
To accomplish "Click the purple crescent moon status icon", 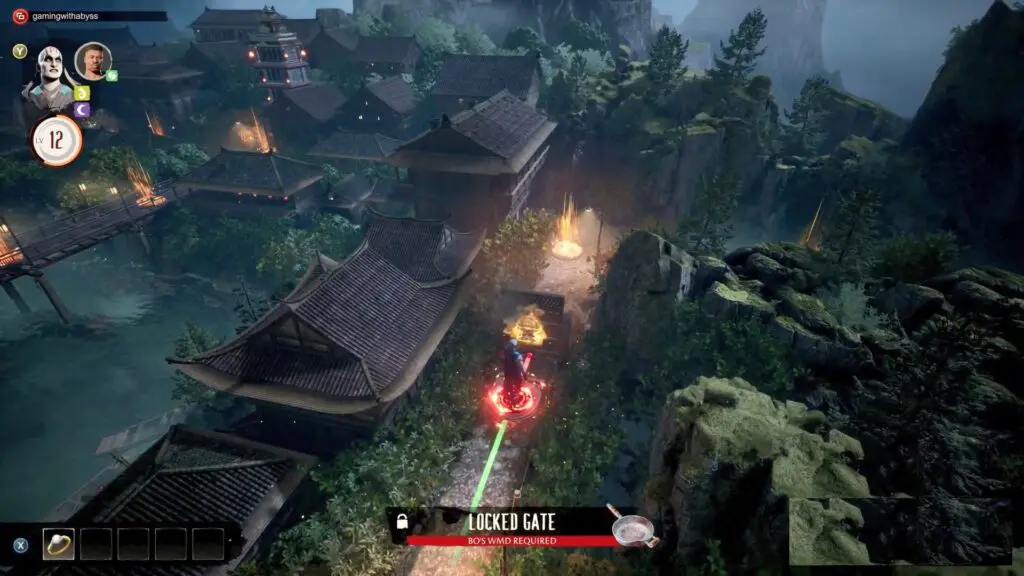I will (x=82, y=109).
